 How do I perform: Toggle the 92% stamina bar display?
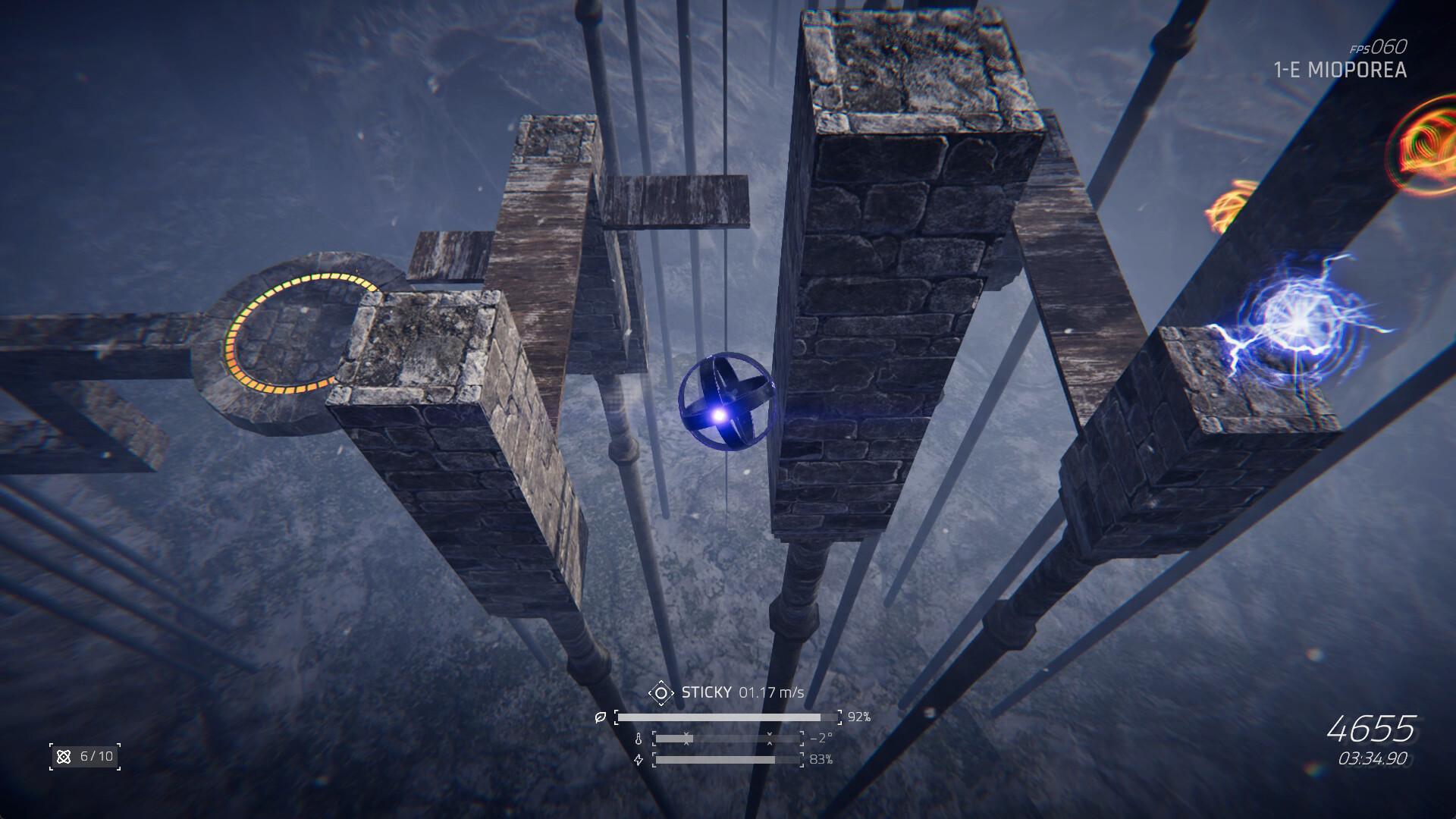[x=728, y=716]
